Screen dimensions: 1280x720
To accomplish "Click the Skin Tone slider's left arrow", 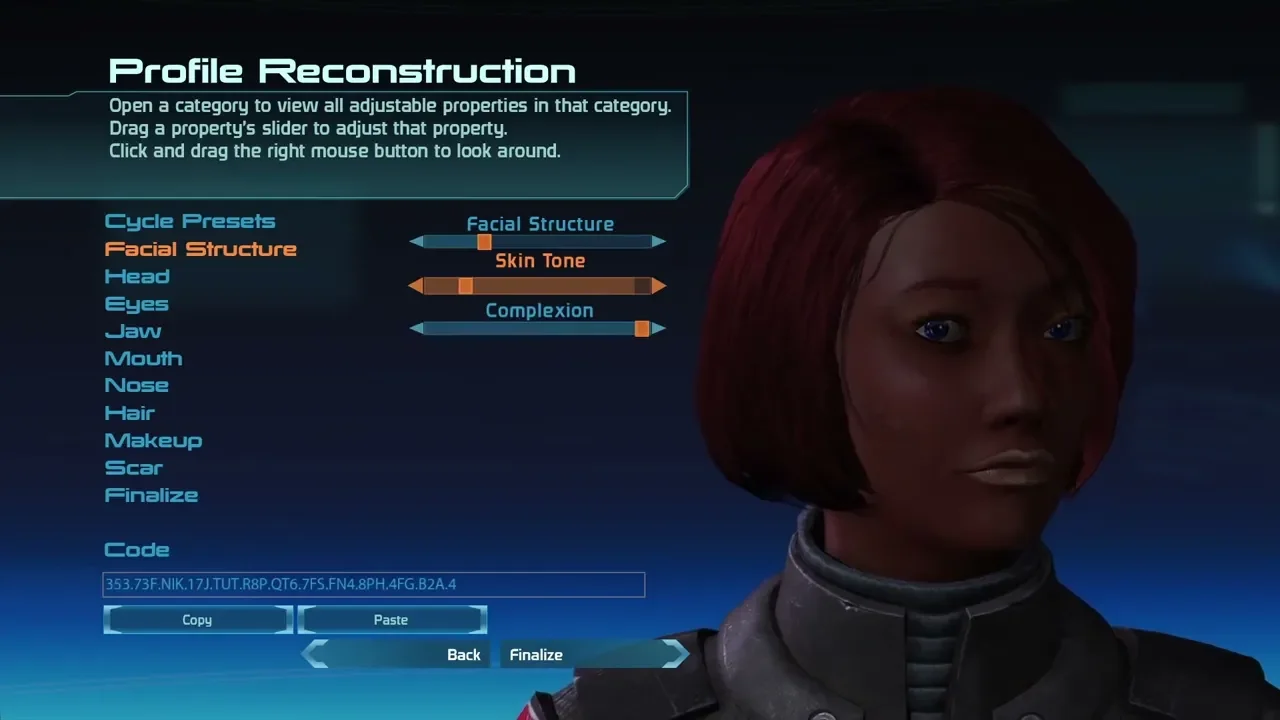I will coord(416,286).
